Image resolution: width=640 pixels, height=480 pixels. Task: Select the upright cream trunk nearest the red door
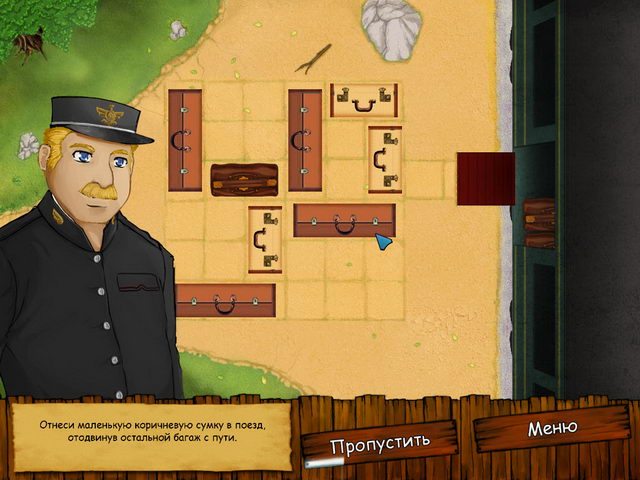[x=384, y=159]
